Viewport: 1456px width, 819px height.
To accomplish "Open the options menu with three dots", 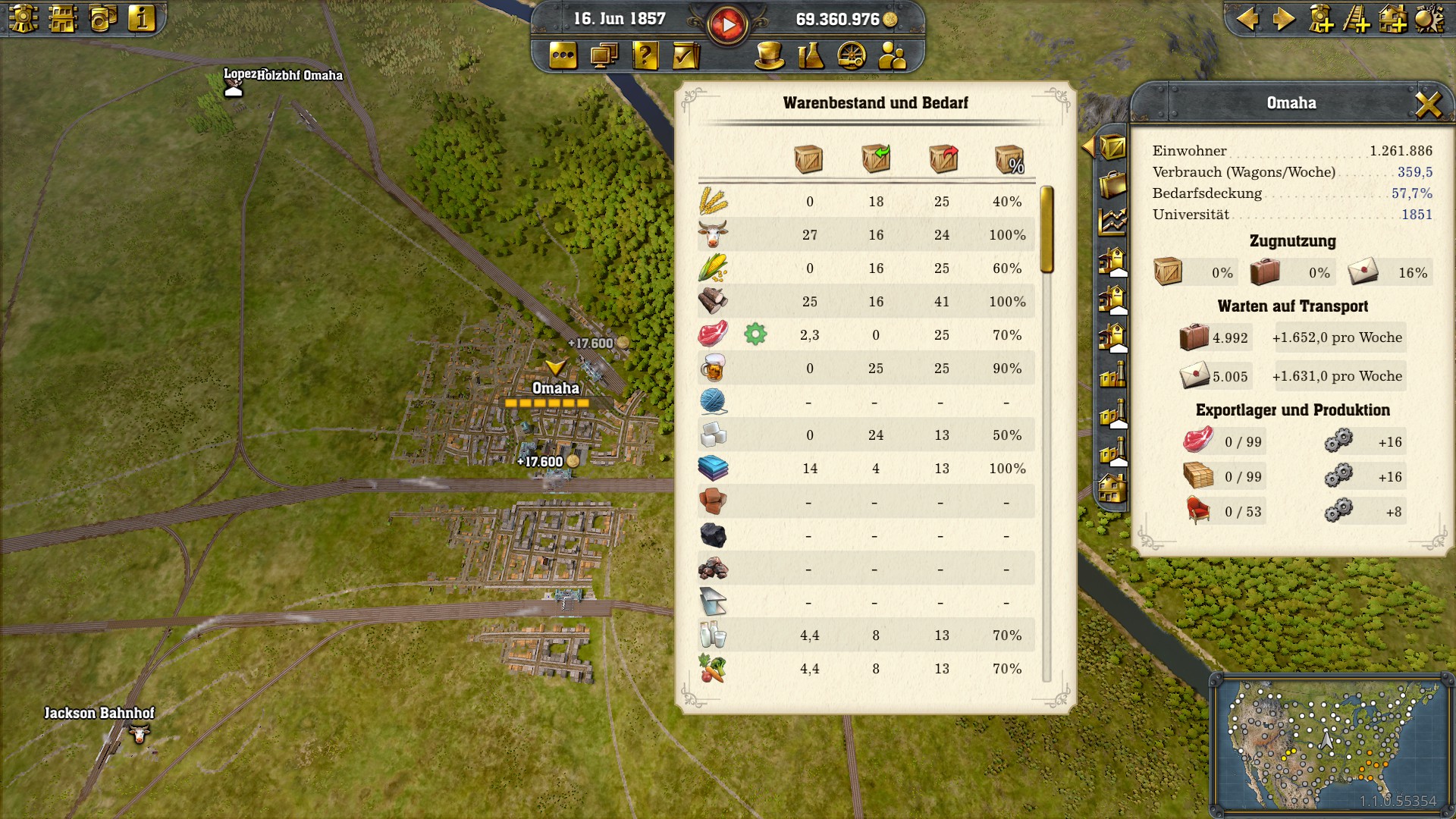I will click(563, 55).
